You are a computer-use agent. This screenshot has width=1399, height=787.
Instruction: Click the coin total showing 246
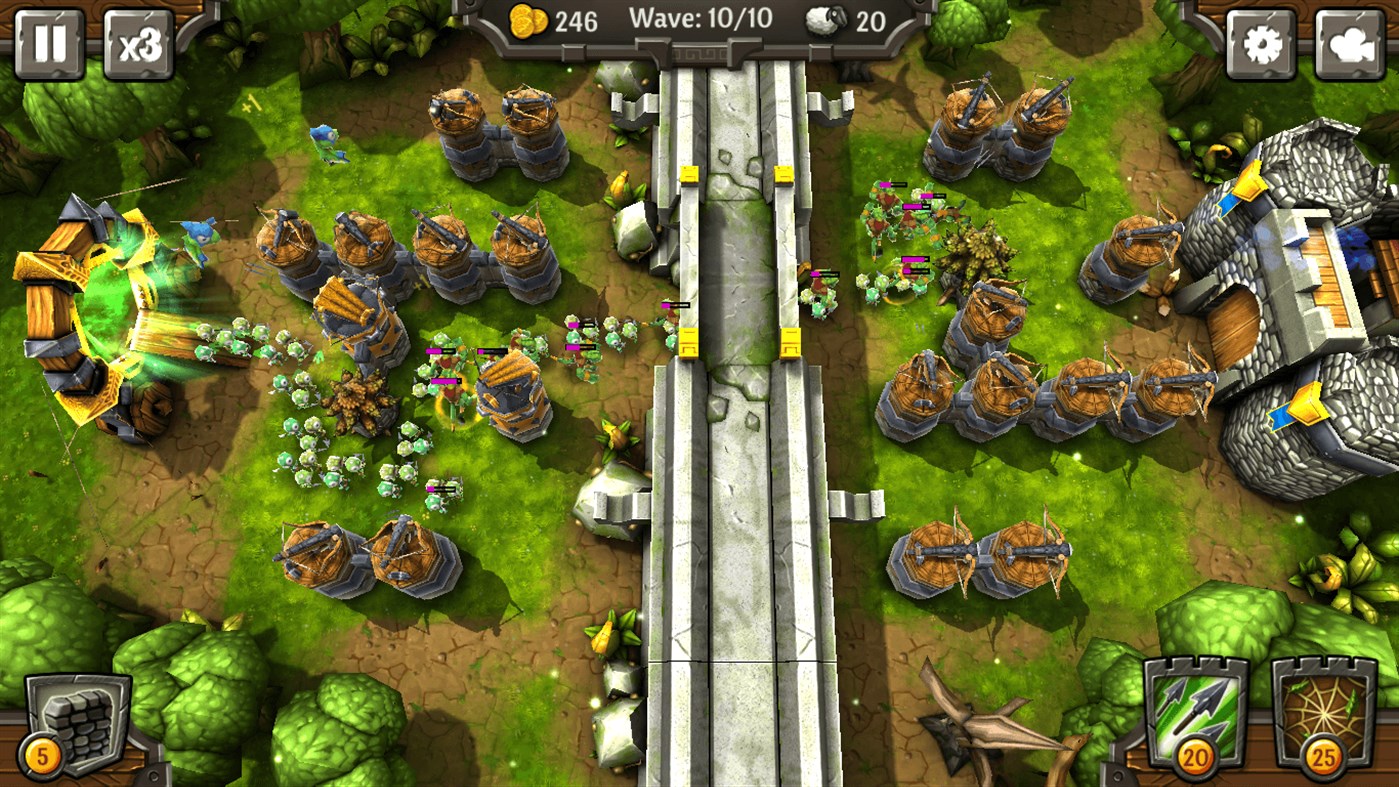pyautogui.click(x=578, y=20)
